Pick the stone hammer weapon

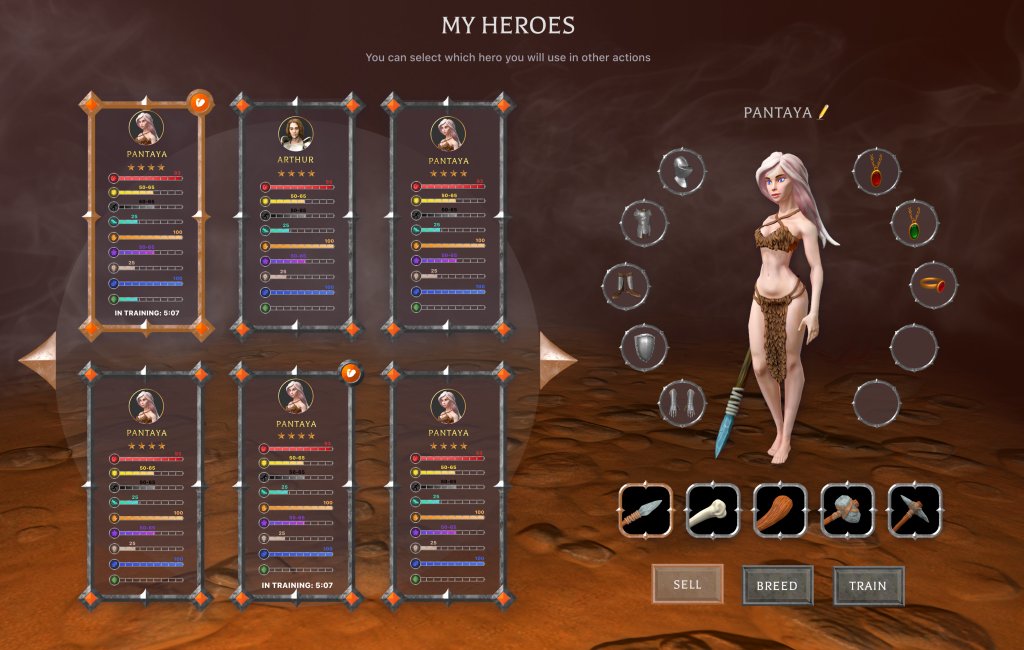pyautogui.click(x=847, y=510)
